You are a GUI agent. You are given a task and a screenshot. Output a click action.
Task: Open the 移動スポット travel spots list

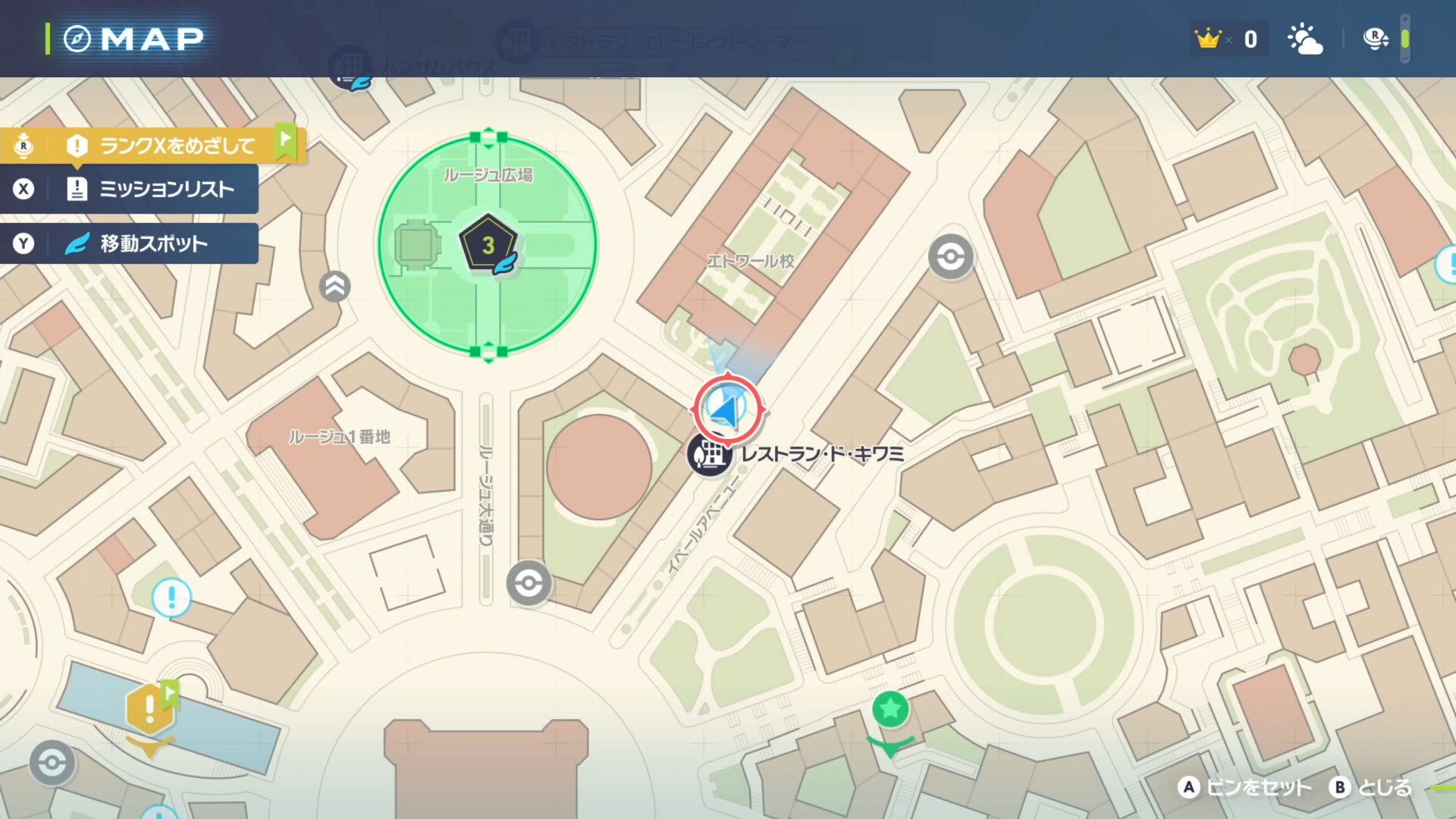(152, 243)
